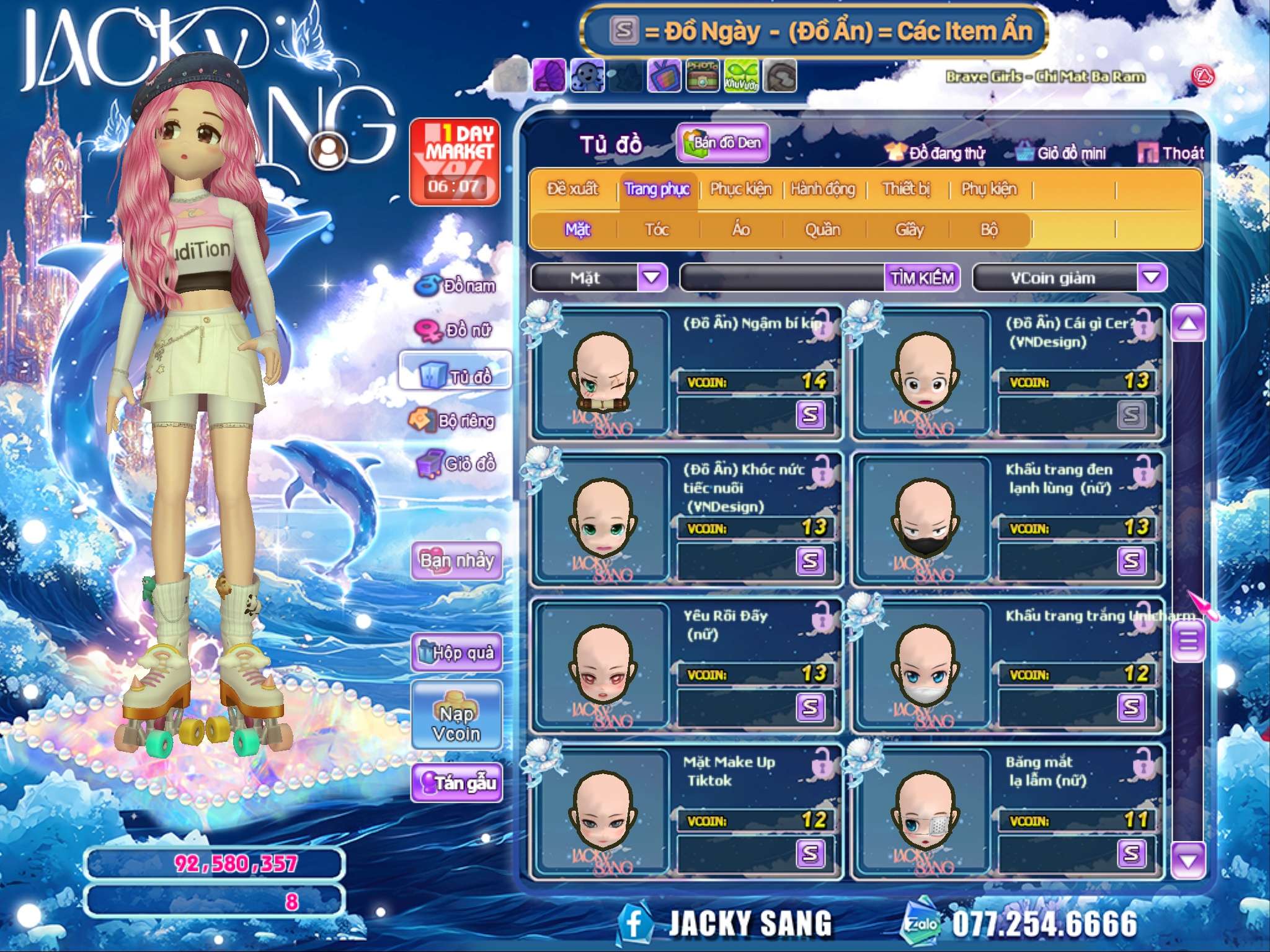Open Giỏ đồ mini basket
The image size is (1270, 952).
pyautogui.click(x=1062, y=153)
